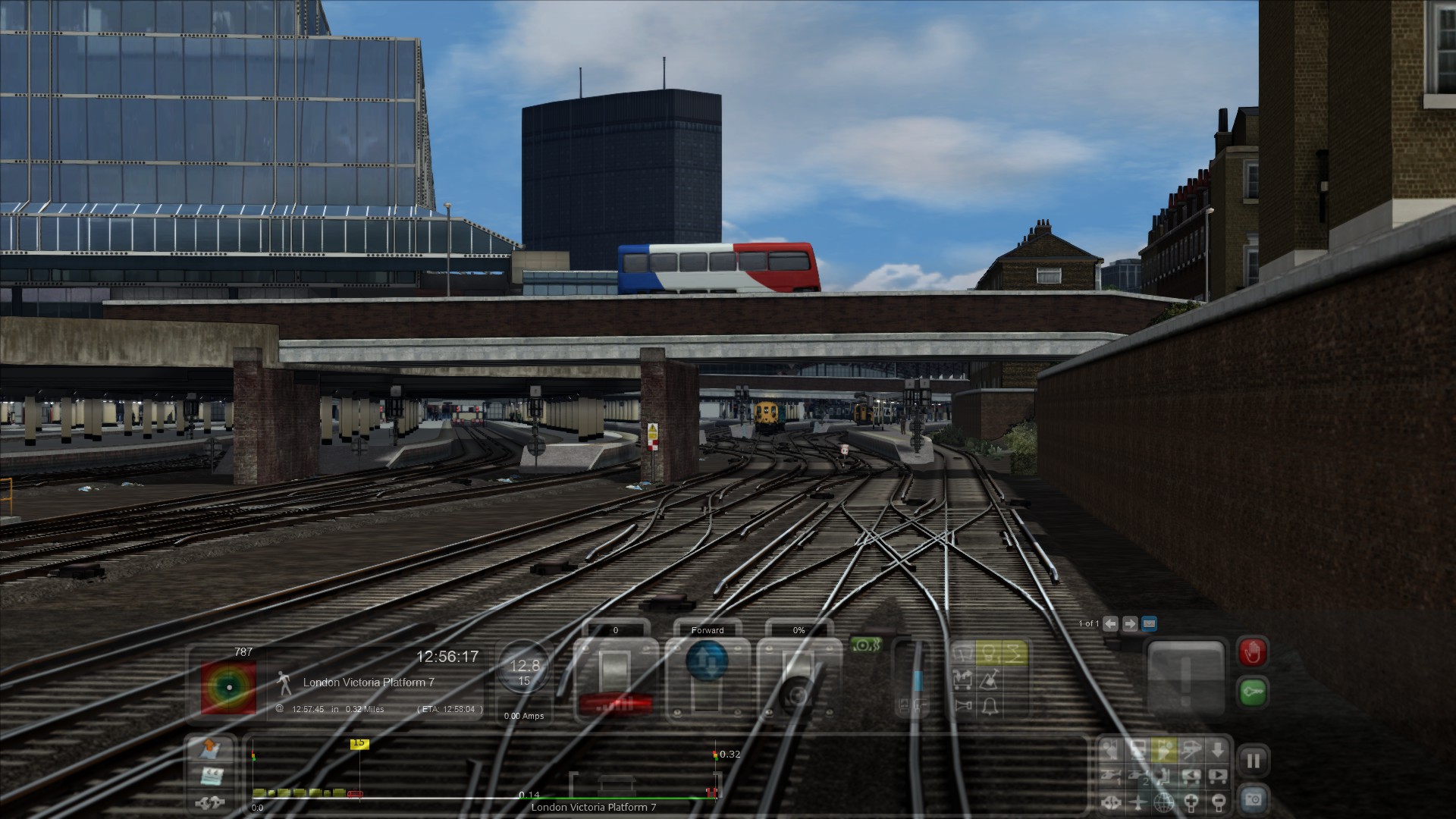This screenshot has height=819, width=1456.
Task: Click the green key button
Action: [1253, 692]
